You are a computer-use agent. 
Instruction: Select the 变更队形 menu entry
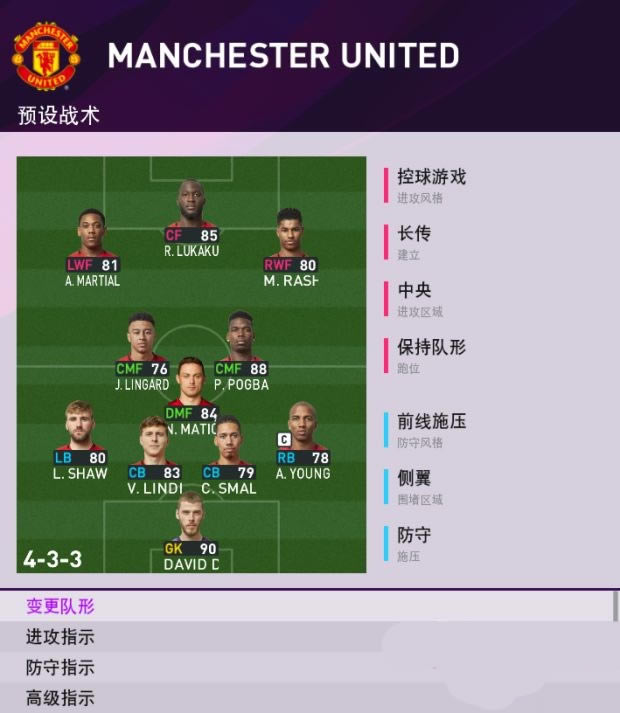tap(60, 606)
